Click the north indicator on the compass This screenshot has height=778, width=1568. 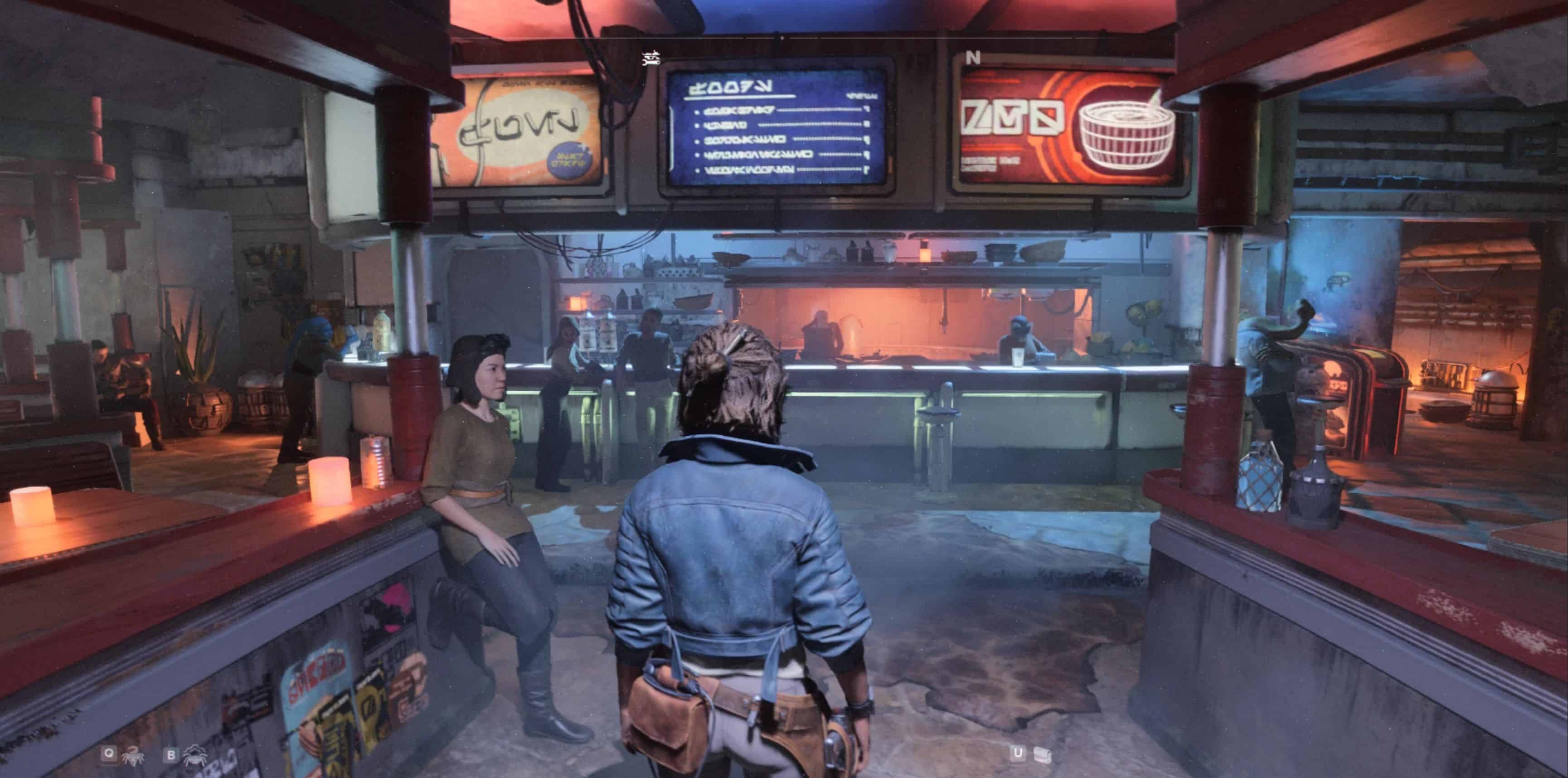pyautogui.click(x=973, y=58)
